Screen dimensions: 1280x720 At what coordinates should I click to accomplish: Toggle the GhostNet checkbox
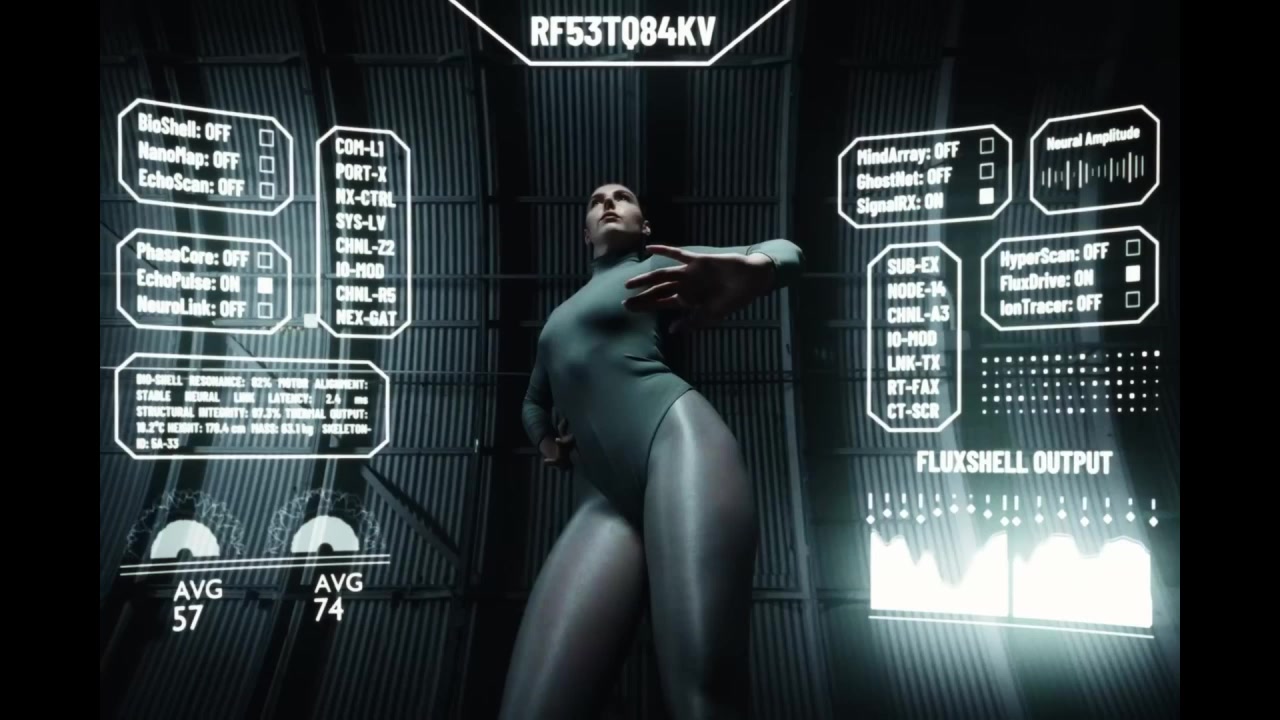[987, 172]
